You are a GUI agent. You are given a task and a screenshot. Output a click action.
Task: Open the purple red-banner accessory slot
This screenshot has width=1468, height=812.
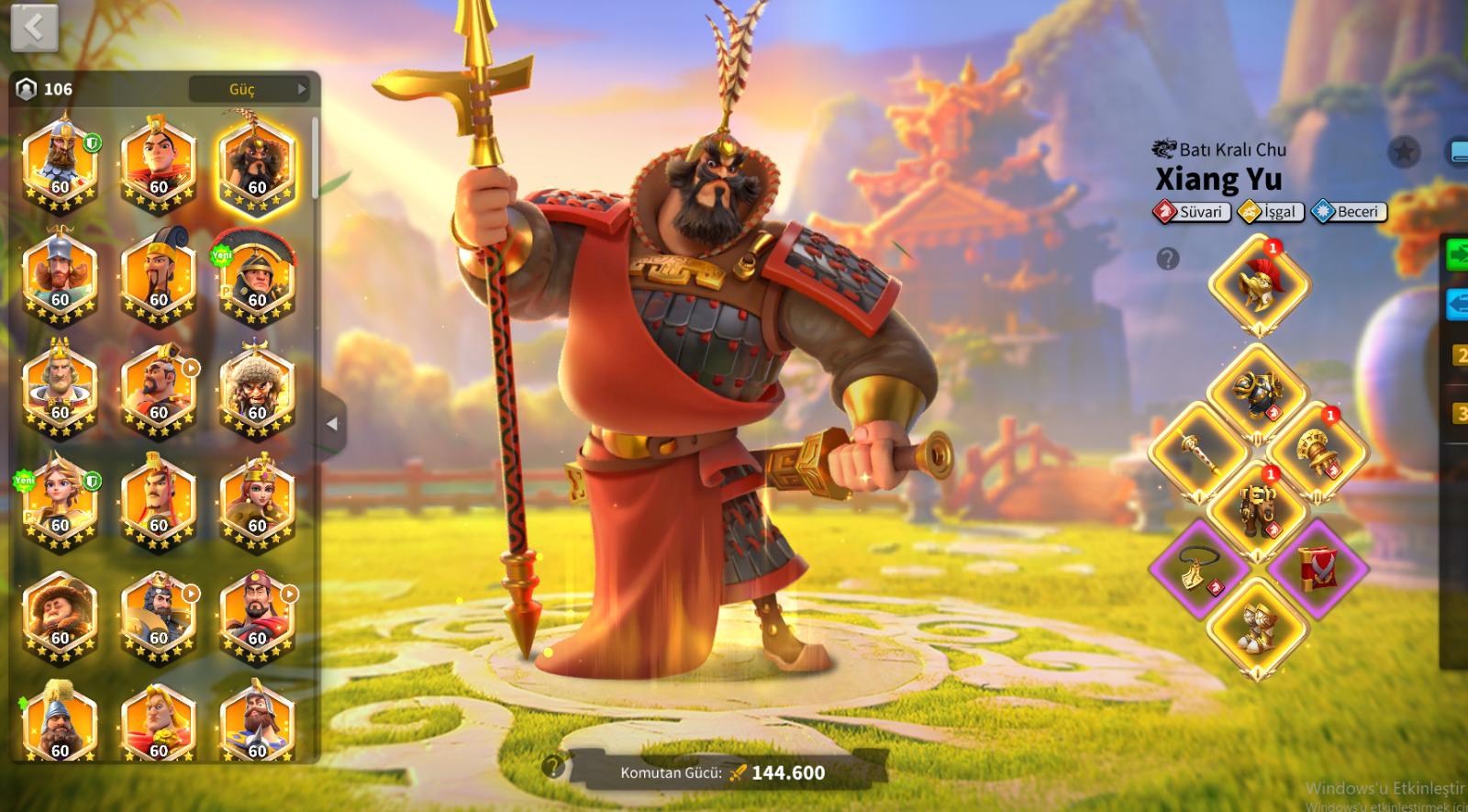(1317, 565)
